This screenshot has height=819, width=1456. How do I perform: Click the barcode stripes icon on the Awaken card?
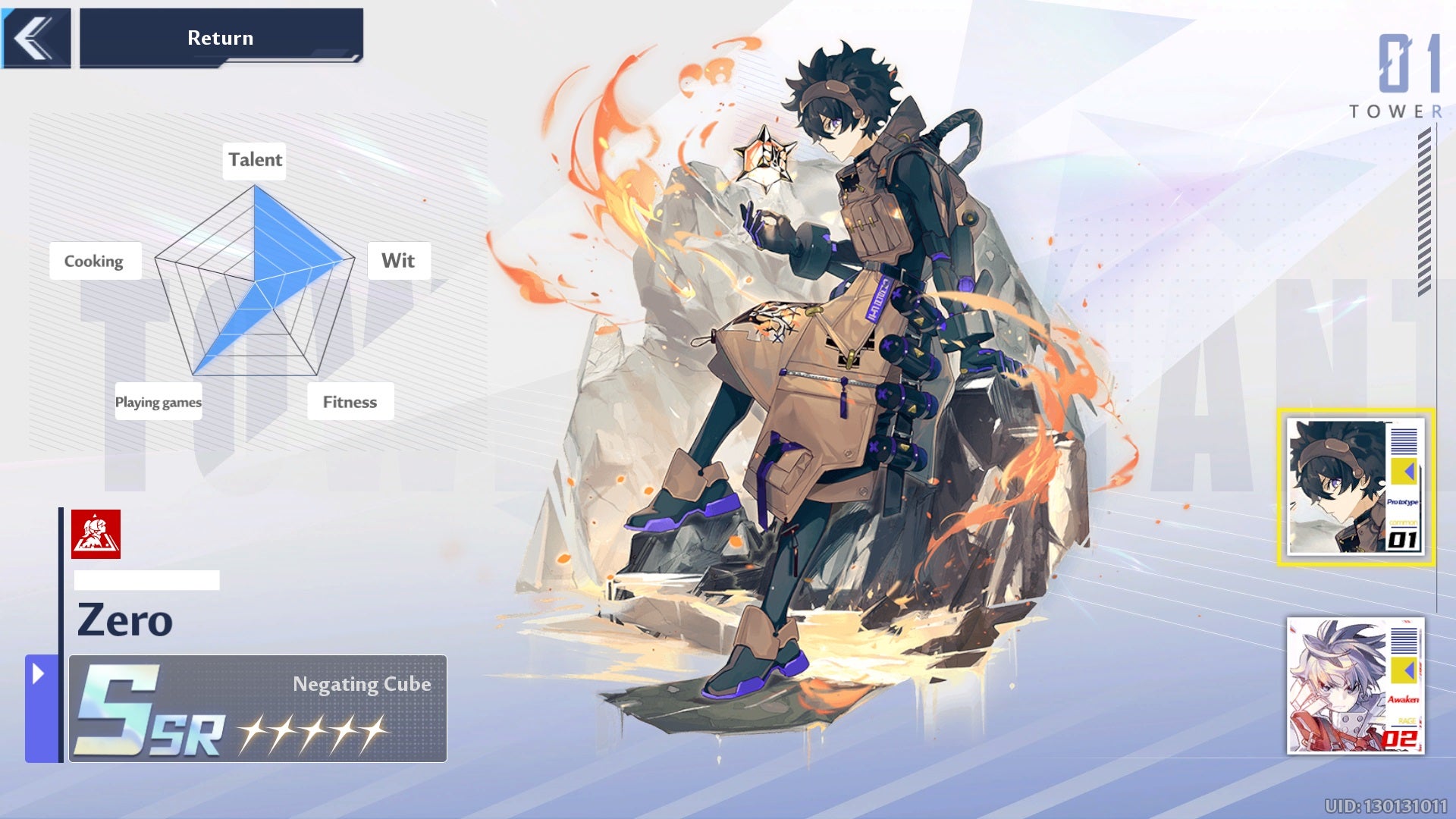click(x=1404, y=642)
